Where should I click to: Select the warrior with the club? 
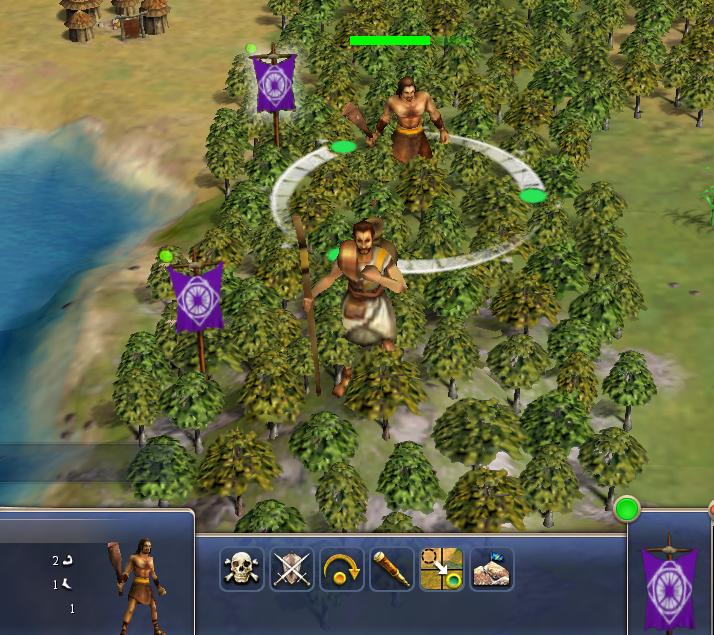407,120
